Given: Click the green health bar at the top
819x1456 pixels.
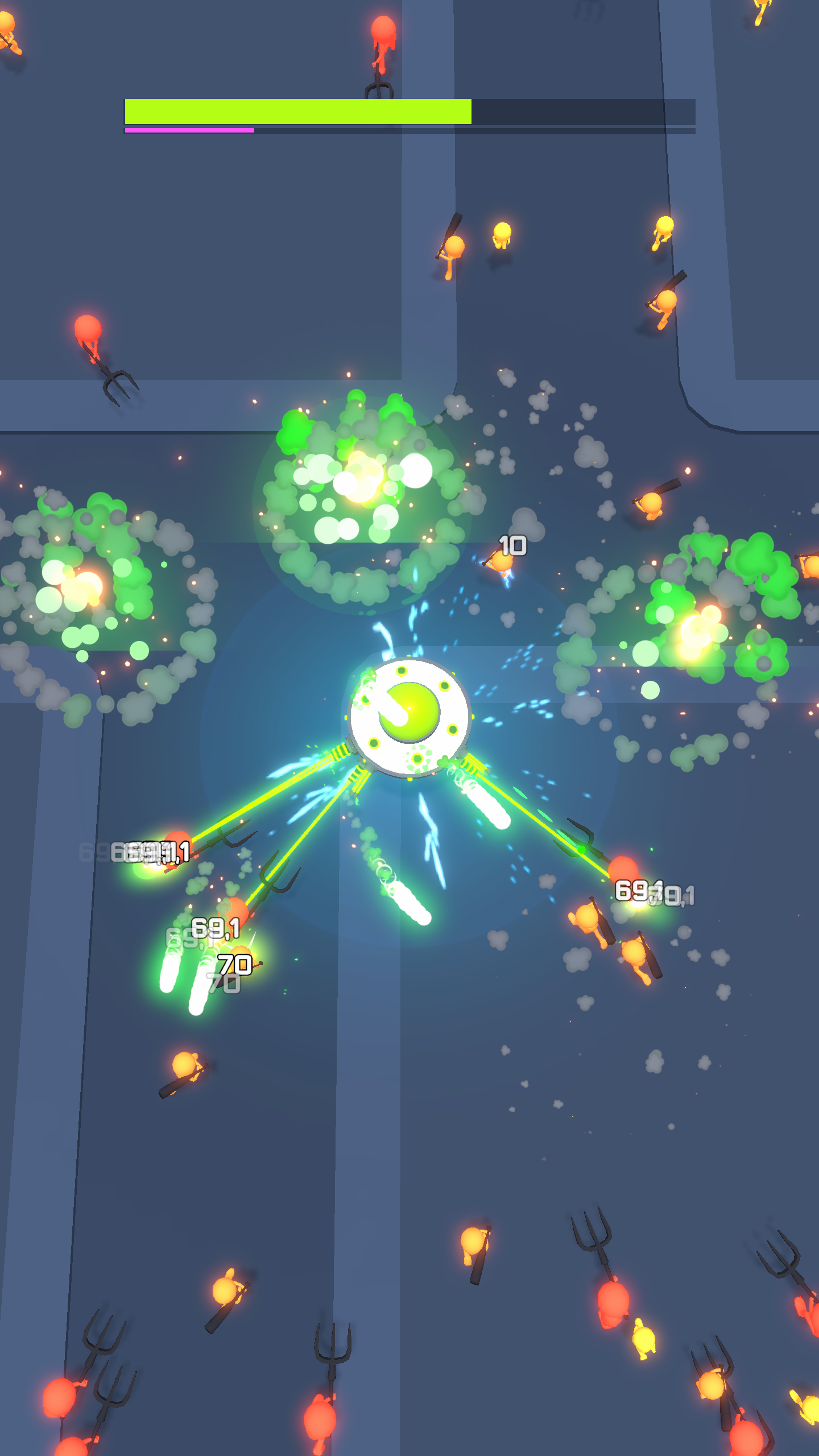Looking at the screenshot, I should click(x=296, y=111).
